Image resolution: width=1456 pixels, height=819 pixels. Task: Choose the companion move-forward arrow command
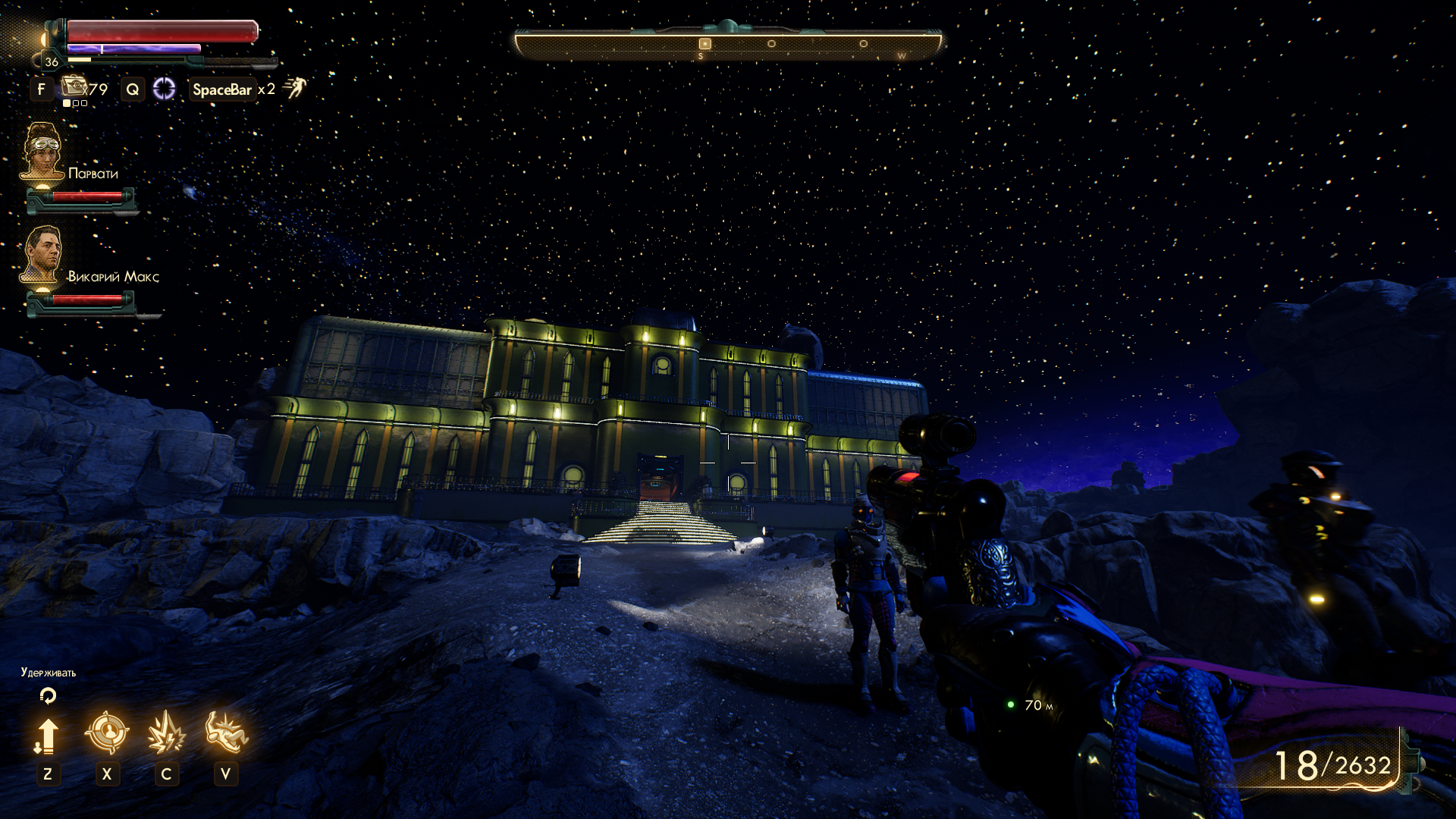tap(47, 736)
